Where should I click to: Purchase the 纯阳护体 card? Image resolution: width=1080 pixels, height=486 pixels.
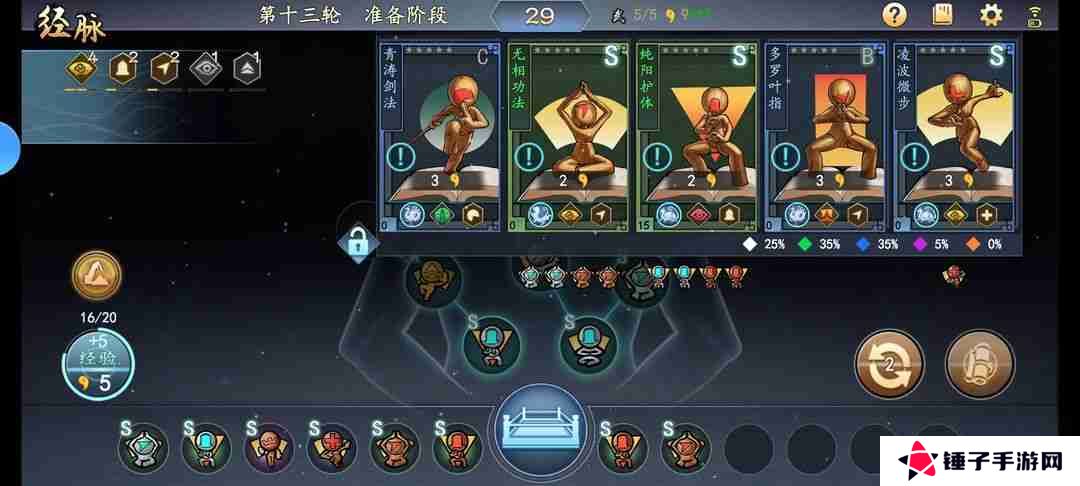[x=697, y=120]
